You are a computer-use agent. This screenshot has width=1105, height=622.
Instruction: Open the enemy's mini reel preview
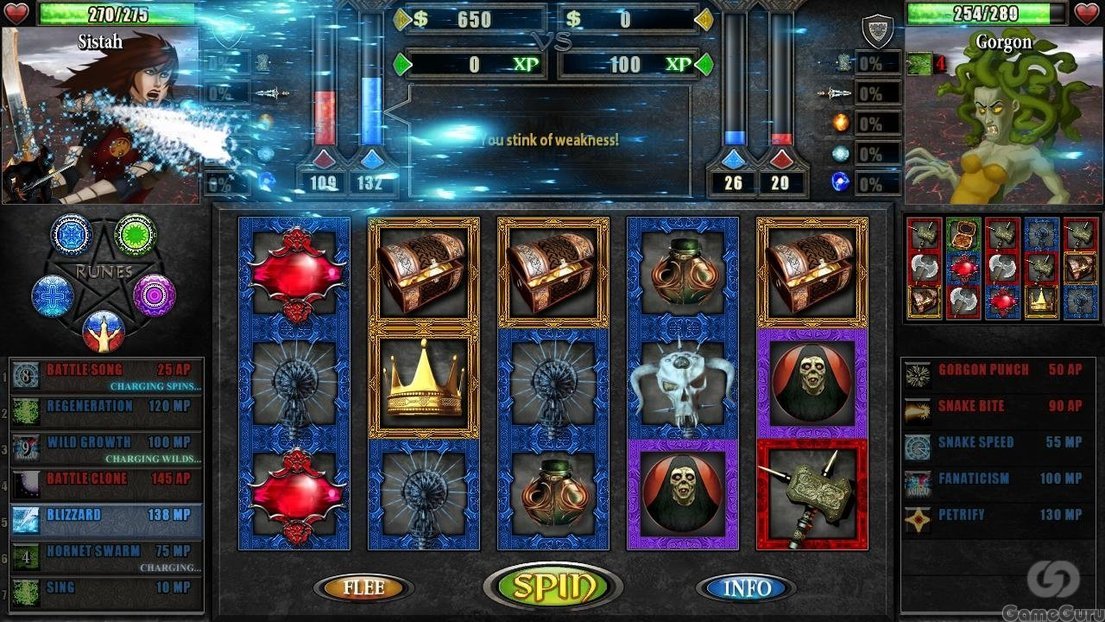click(1000, 268)
